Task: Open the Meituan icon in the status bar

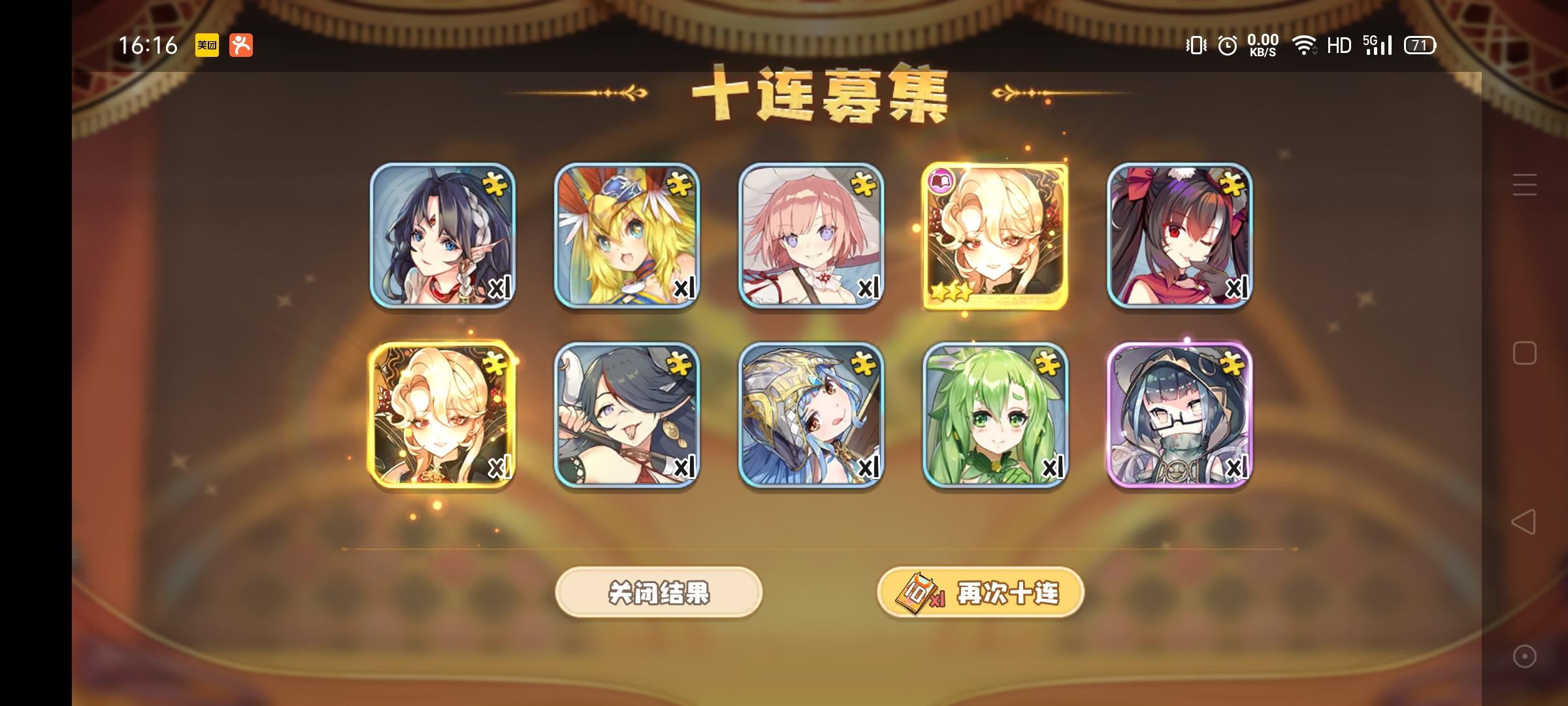Action: pos(206,45)
